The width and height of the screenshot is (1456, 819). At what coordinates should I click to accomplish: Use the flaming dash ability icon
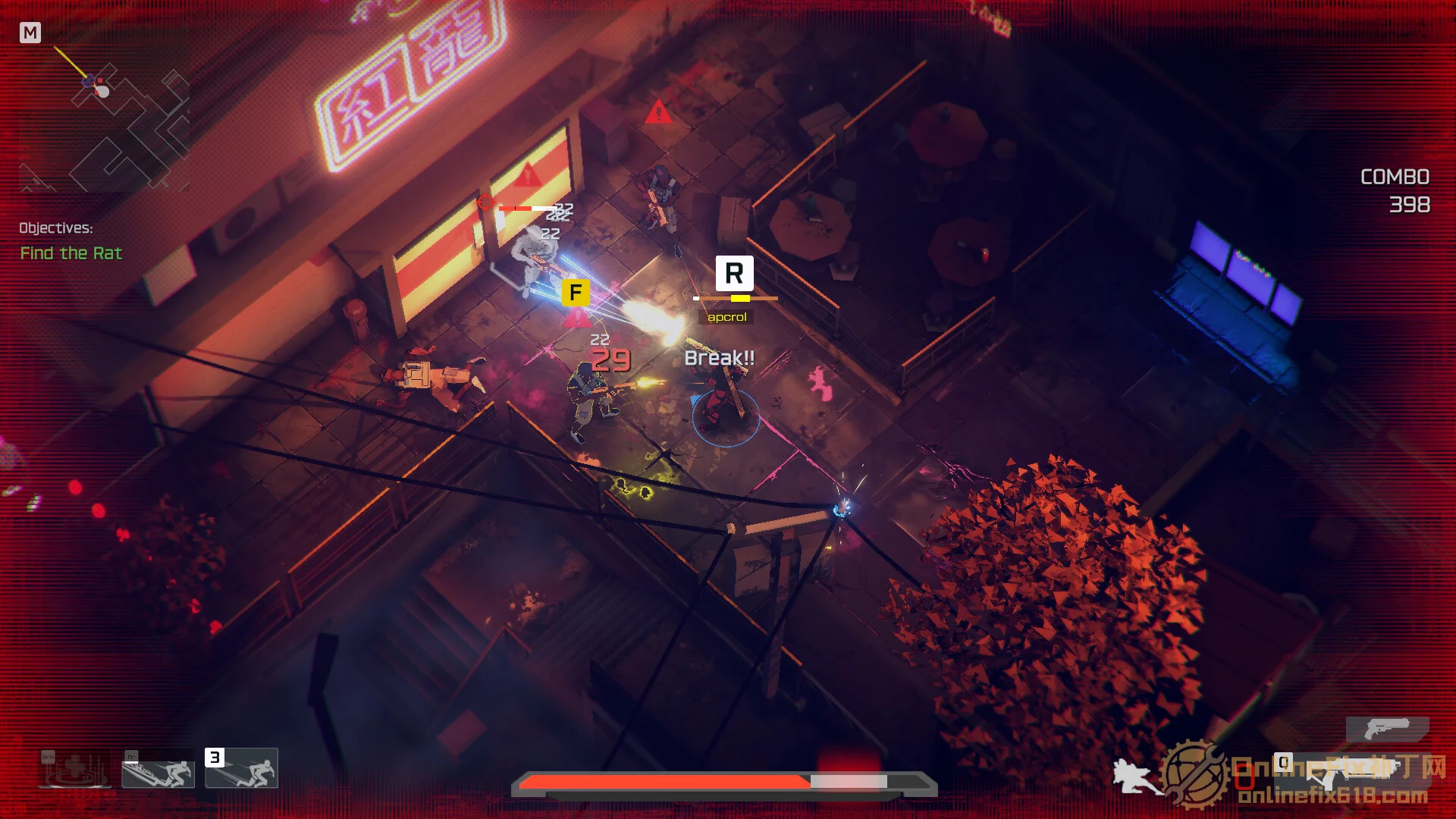(158, 769)
